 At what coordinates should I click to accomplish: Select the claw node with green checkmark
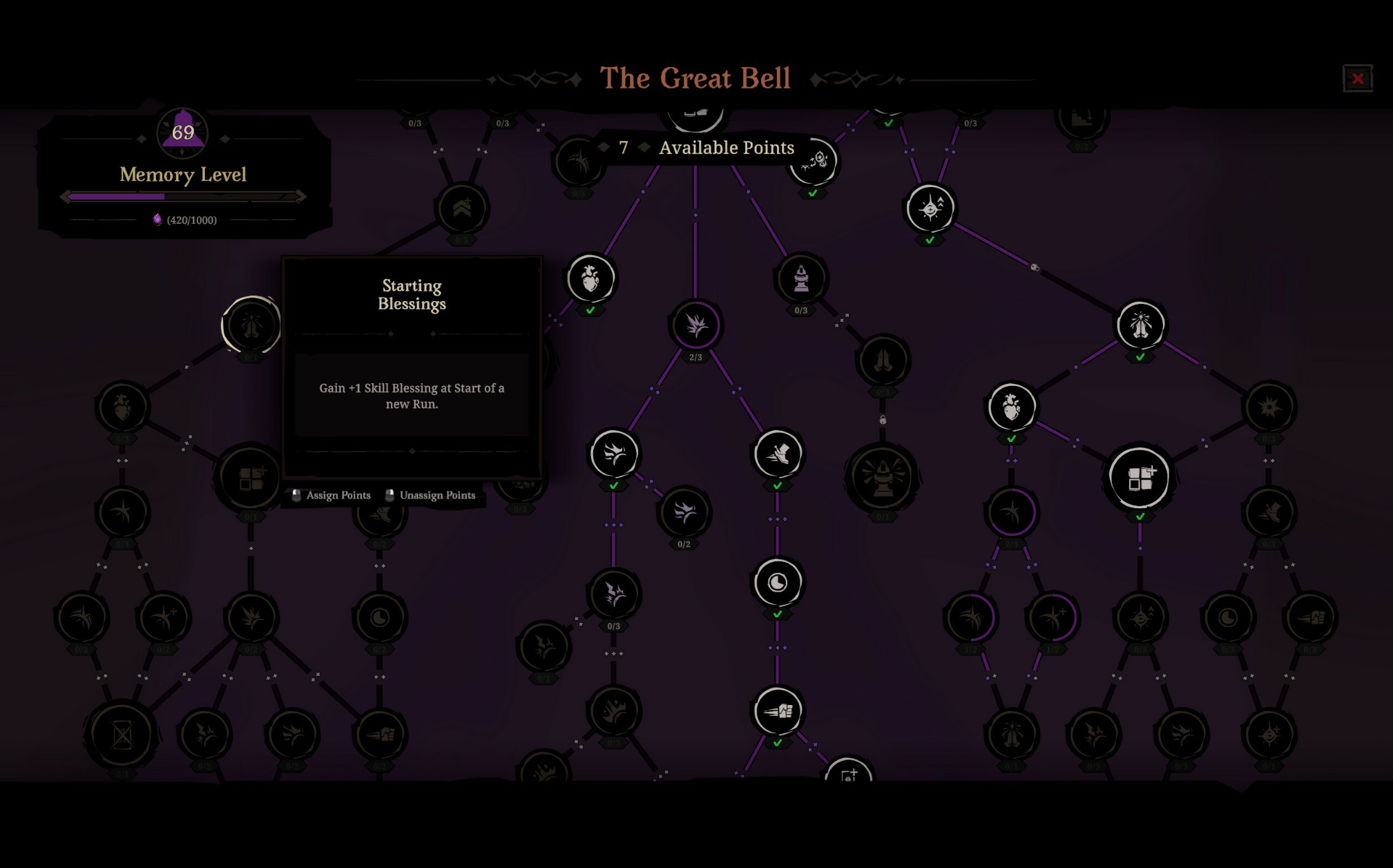(x=614, y=454)
